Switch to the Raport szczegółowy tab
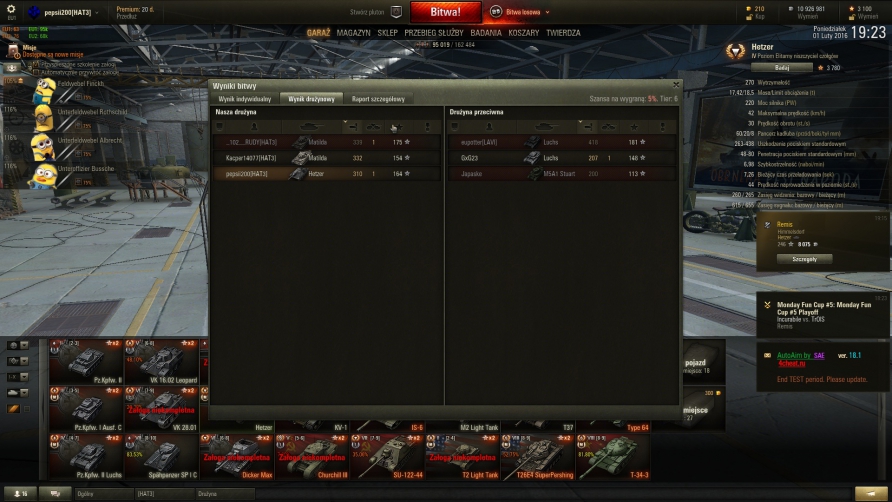Screen dimensions: 892x502 pyautogui.click(x=377, y=99)
